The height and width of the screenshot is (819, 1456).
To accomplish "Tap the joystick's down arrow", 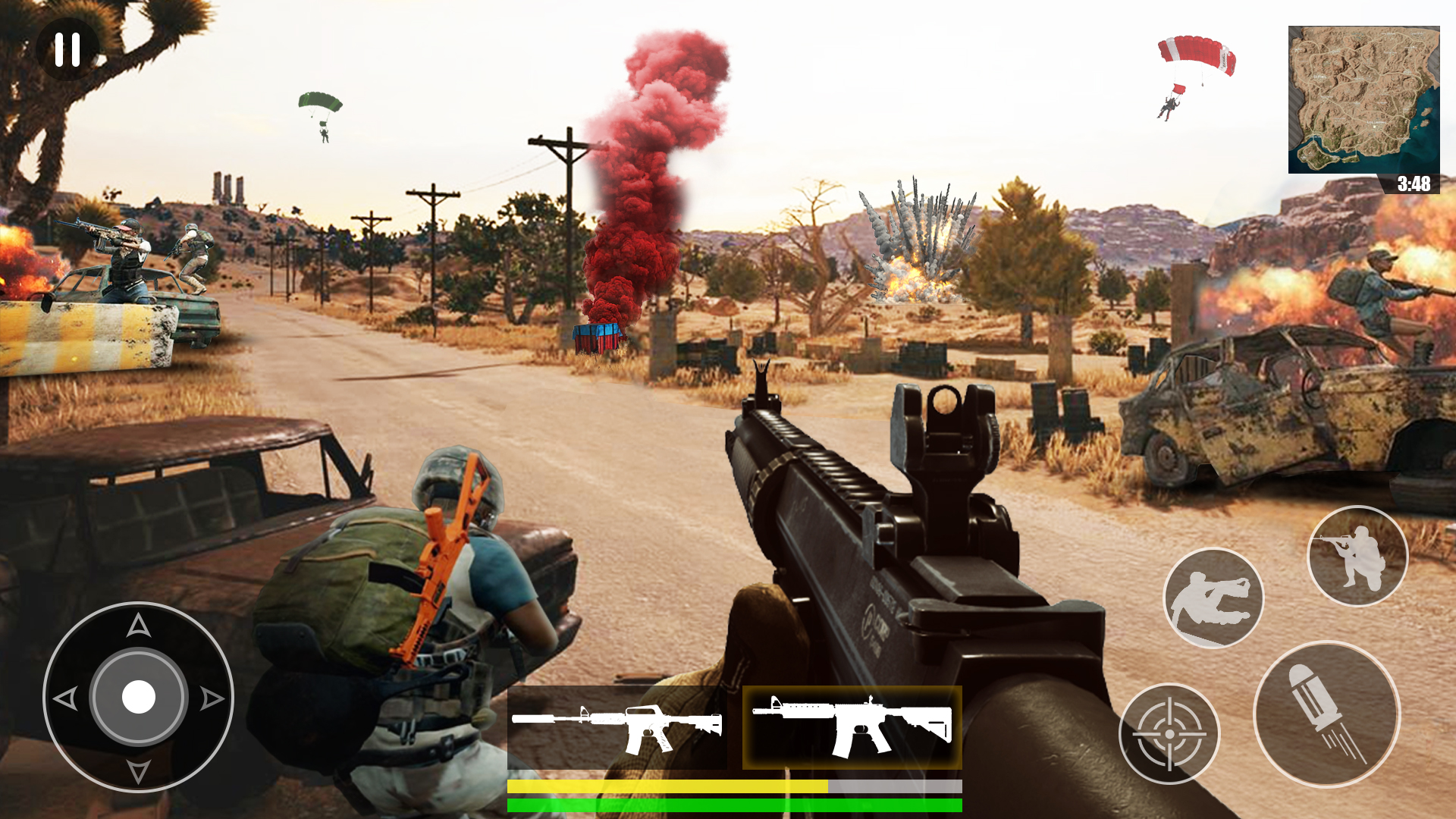I will click(x=138, y=771).
